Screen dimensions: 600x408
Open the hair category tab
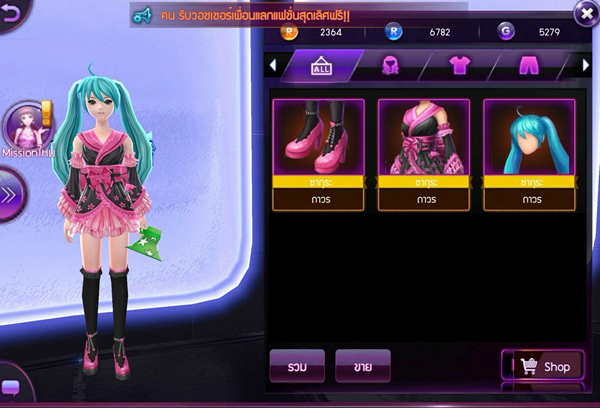392,66
